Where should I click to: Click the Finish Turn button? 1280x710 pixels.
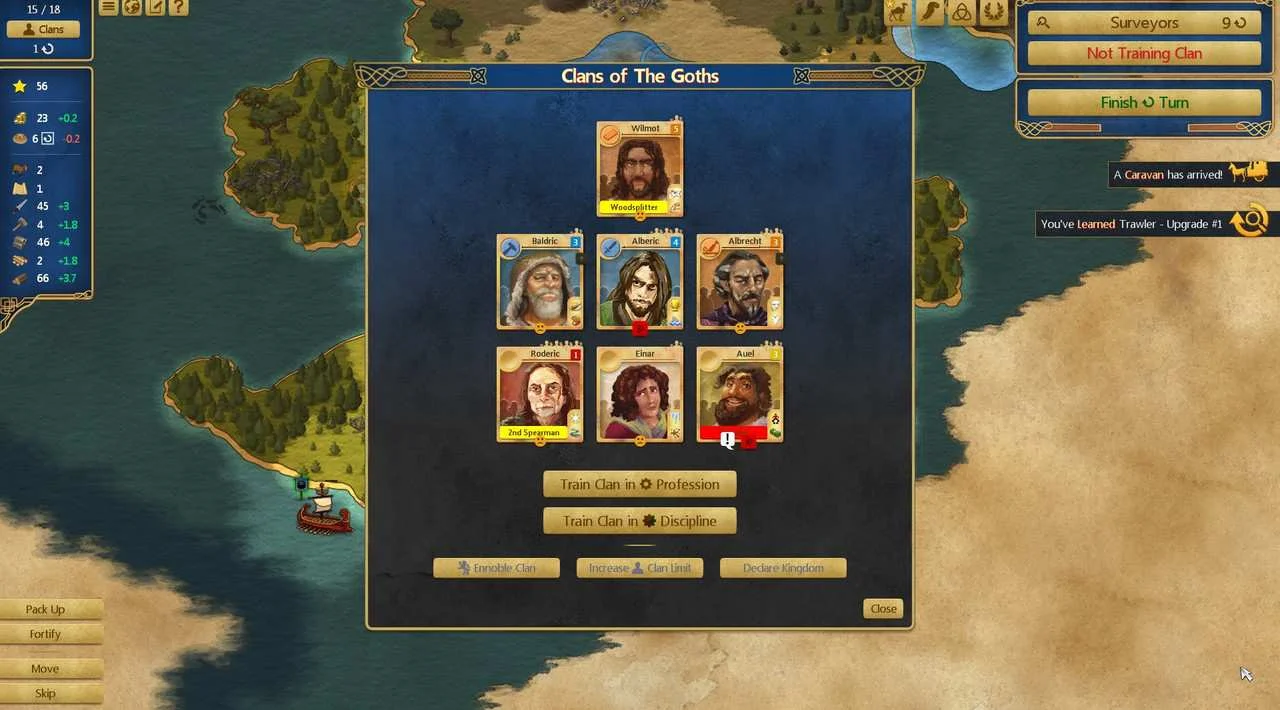(x=1144, y=102)
